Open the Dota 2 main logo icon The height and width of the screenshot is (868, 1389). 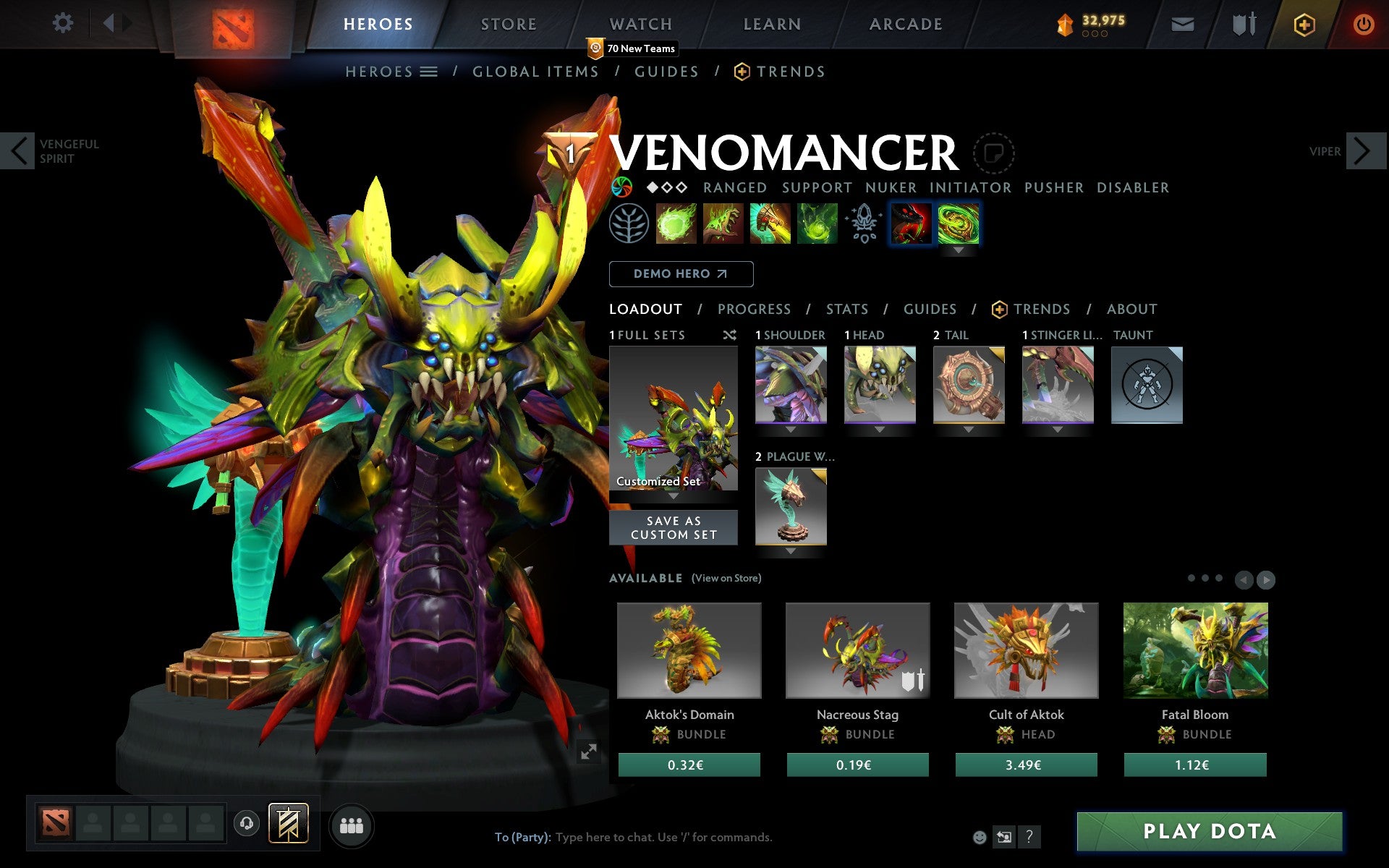(x=231, y=24)
